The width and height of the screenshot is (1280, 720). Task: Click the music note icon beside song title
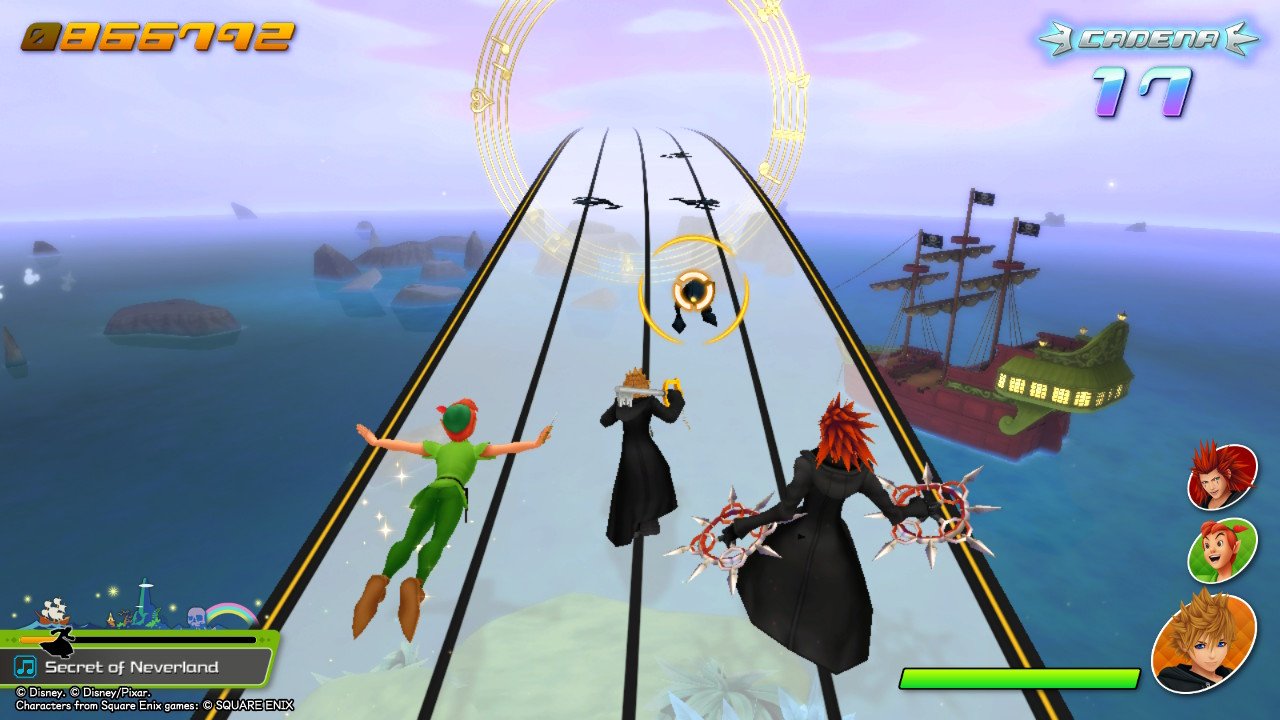pos(25,666)
